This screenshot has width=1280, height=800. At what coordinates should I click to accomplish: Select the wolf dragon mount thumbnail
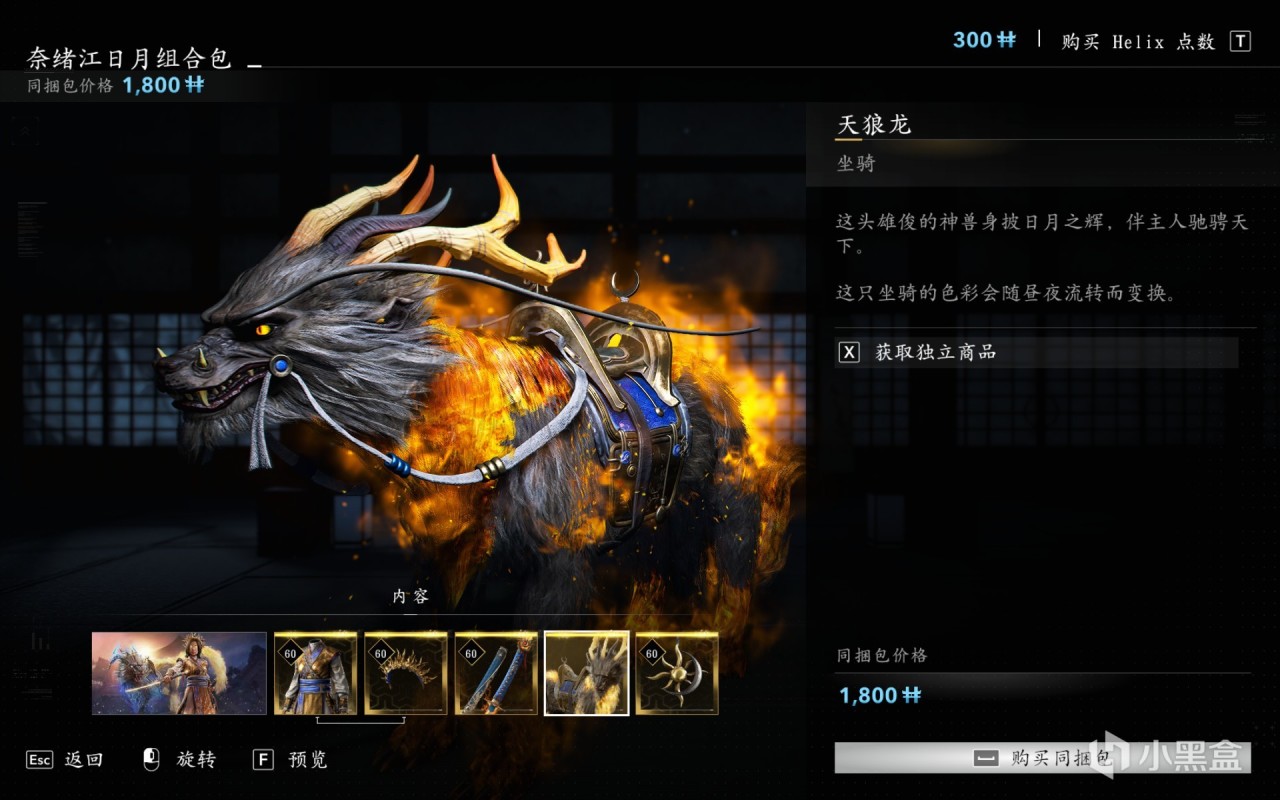(x=586, y=673)
